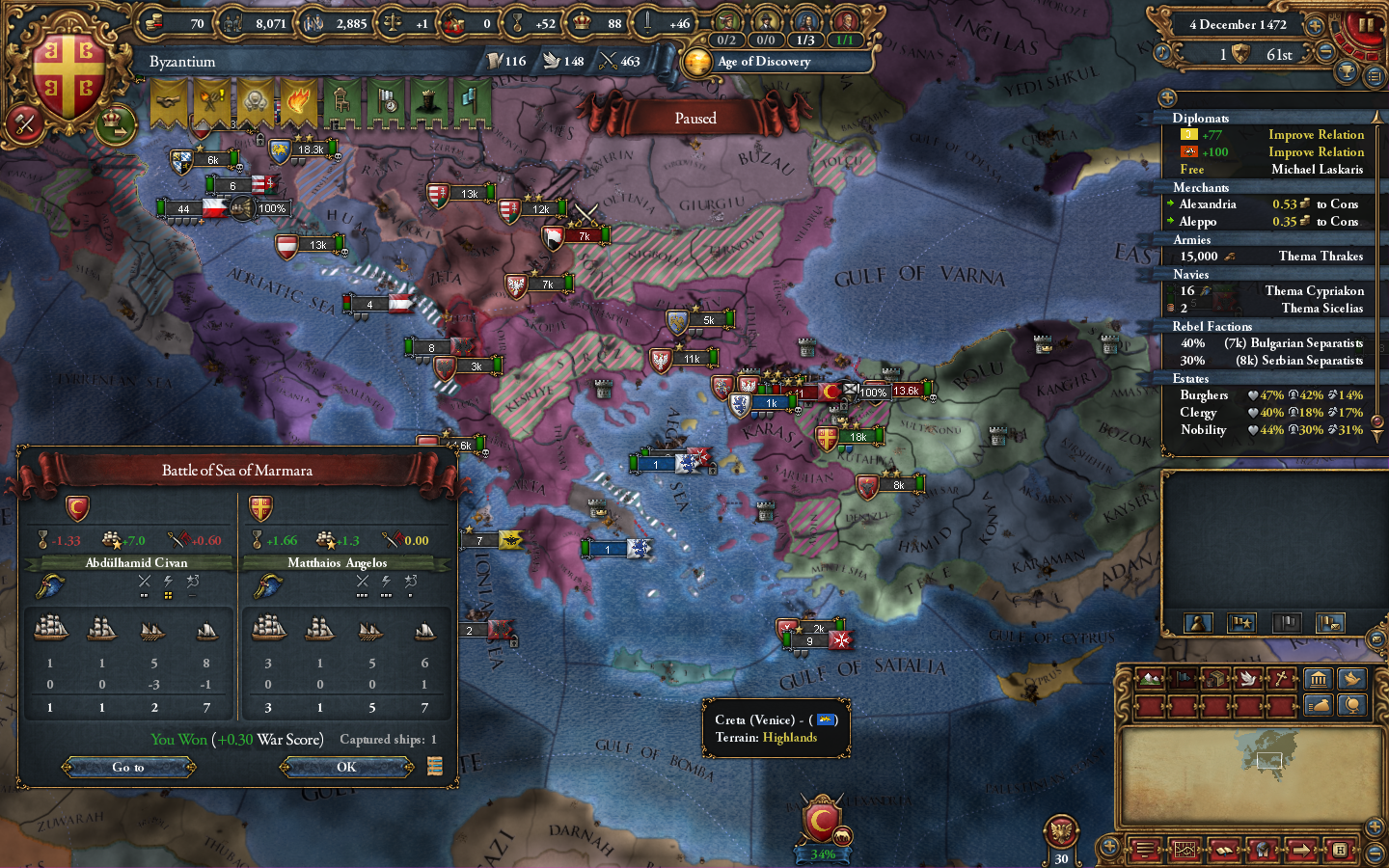Screen dimensions: 1389x868
Task: Open in-game help with the H icon
Action: pyautogui.click(x=1341, y=851)
